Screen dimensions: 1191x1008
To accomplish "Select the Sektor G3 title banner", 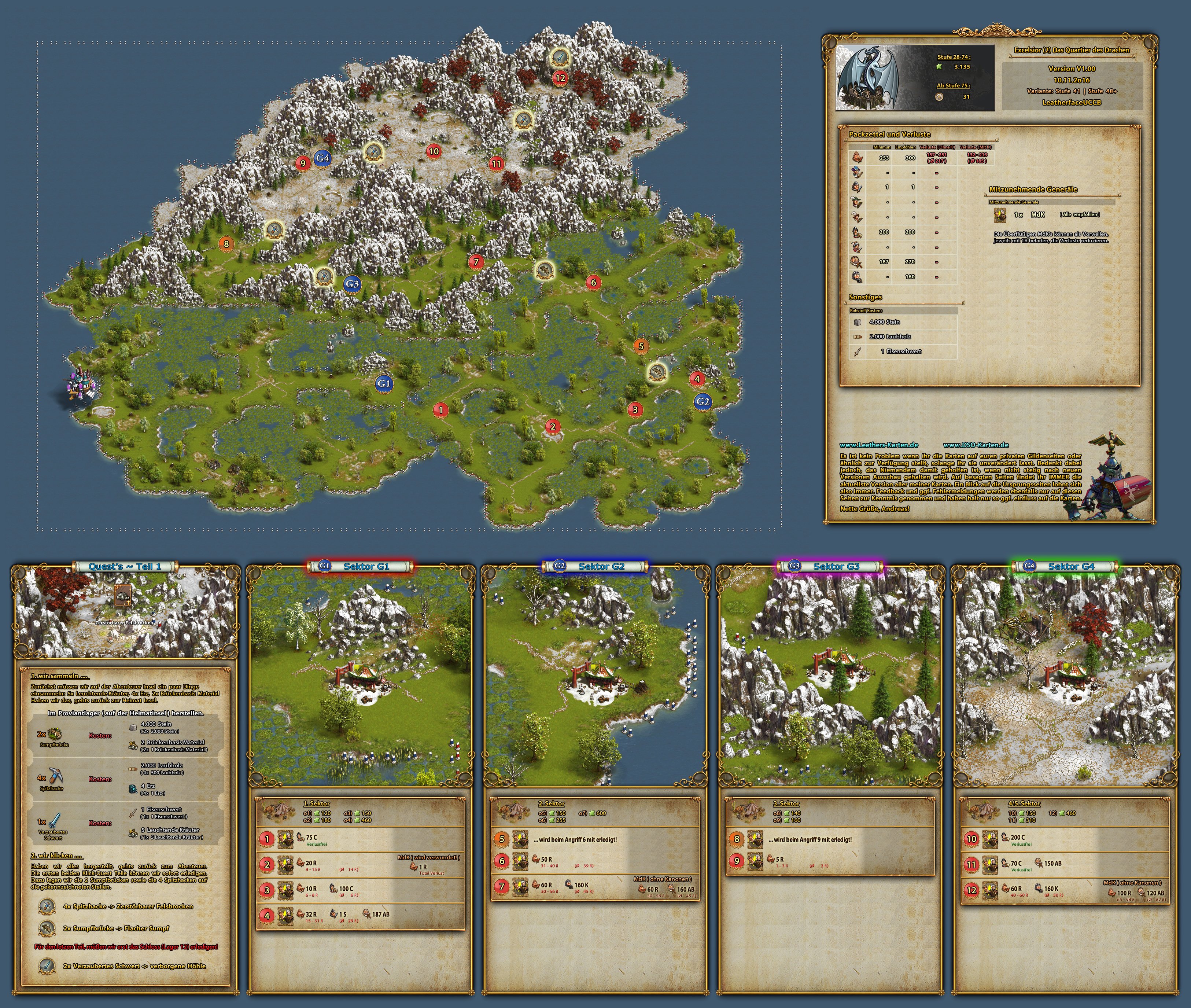I will (830, 566).
